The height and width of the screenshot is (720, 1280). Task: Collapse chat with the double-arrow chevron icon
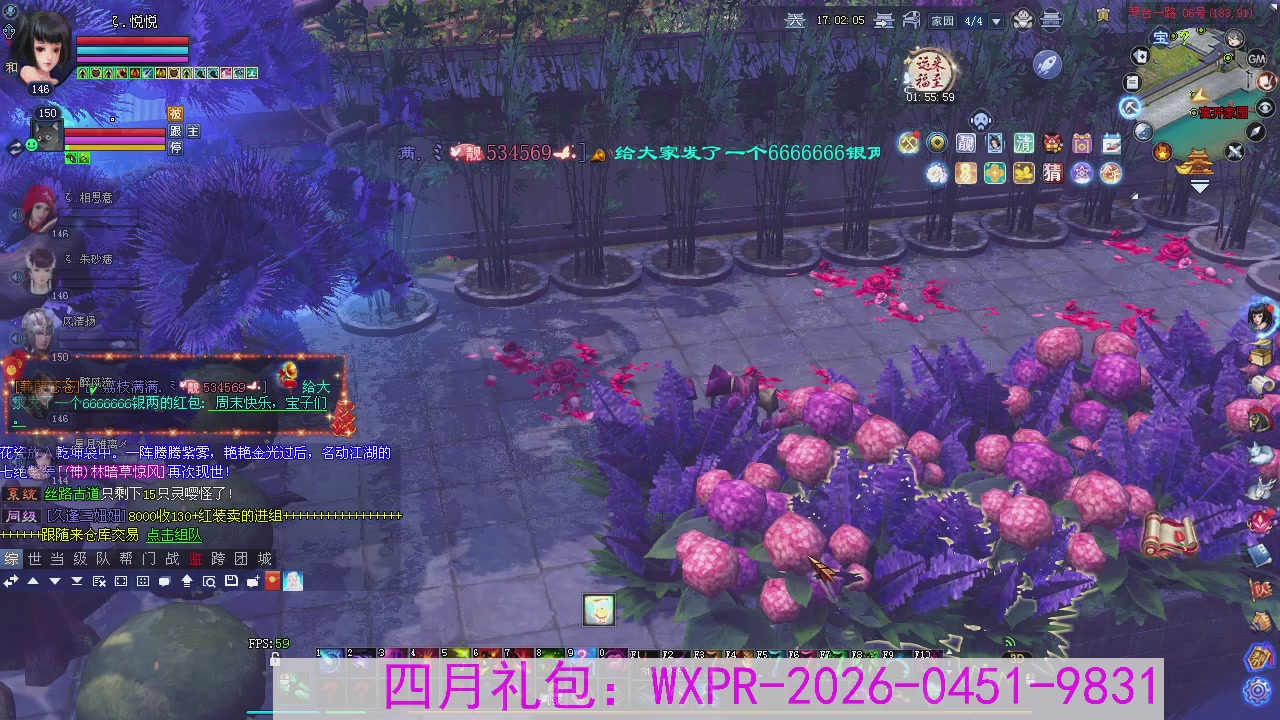click(10, 581)
